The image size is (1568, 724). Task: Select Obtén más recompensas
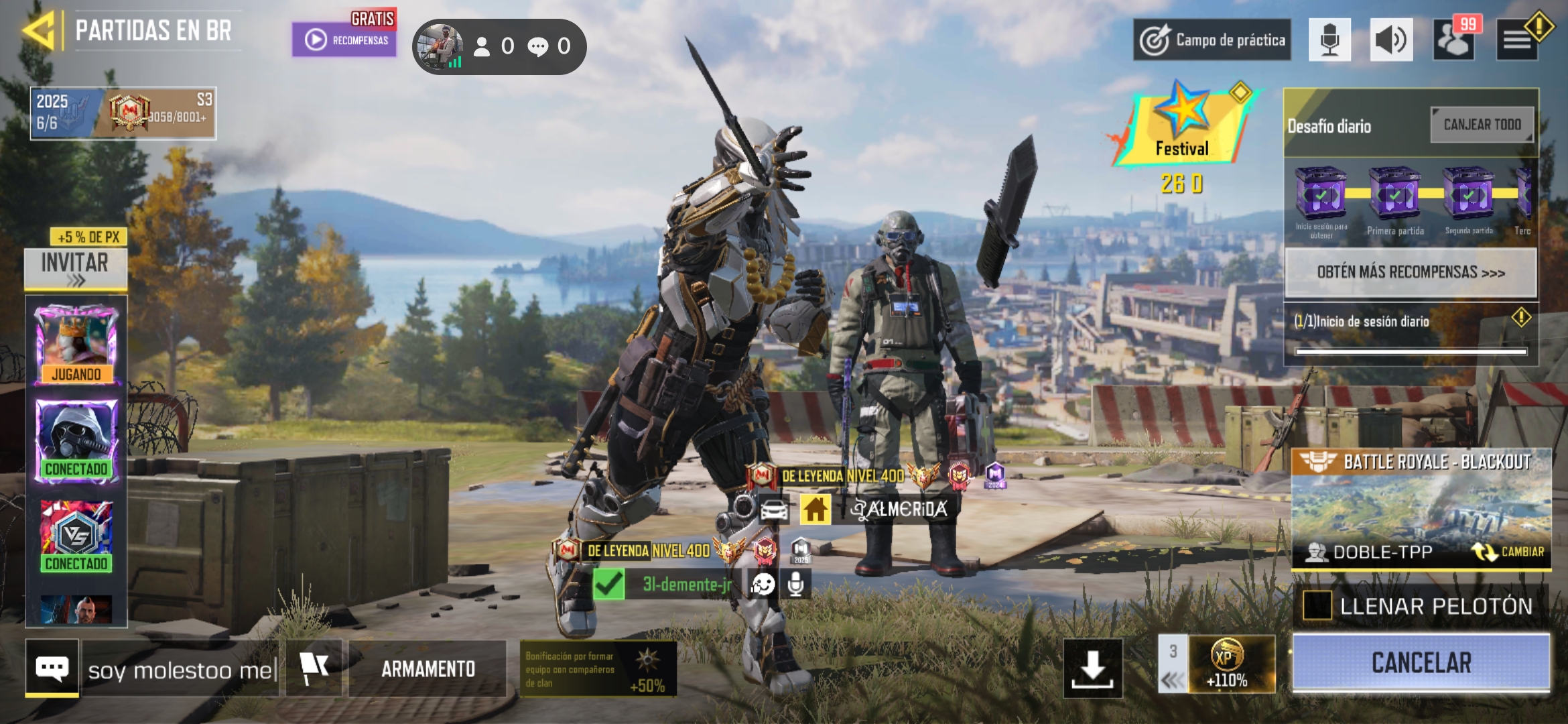(x=1411, y=272)
